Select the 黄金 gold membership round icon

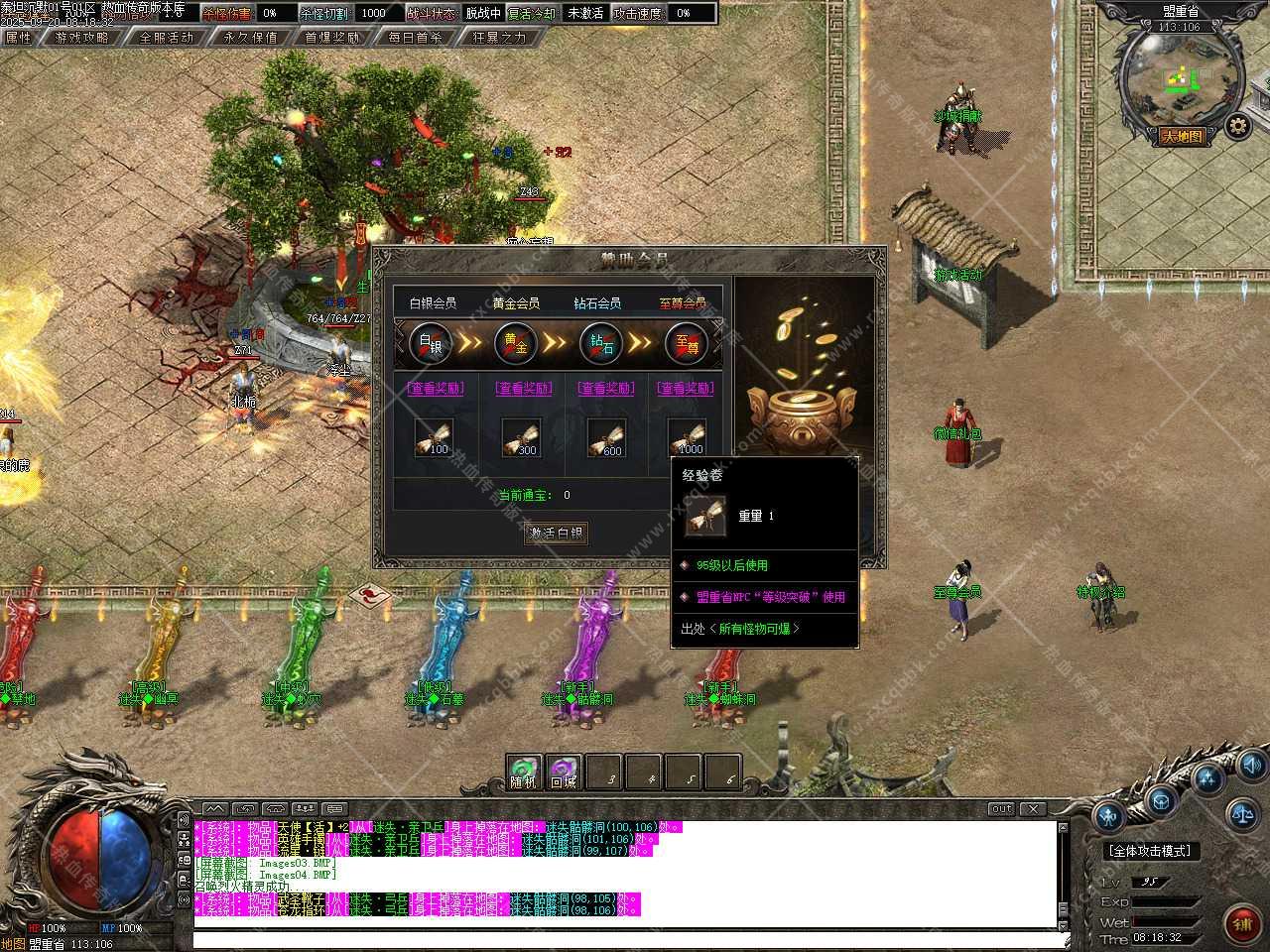coord(516,343)
